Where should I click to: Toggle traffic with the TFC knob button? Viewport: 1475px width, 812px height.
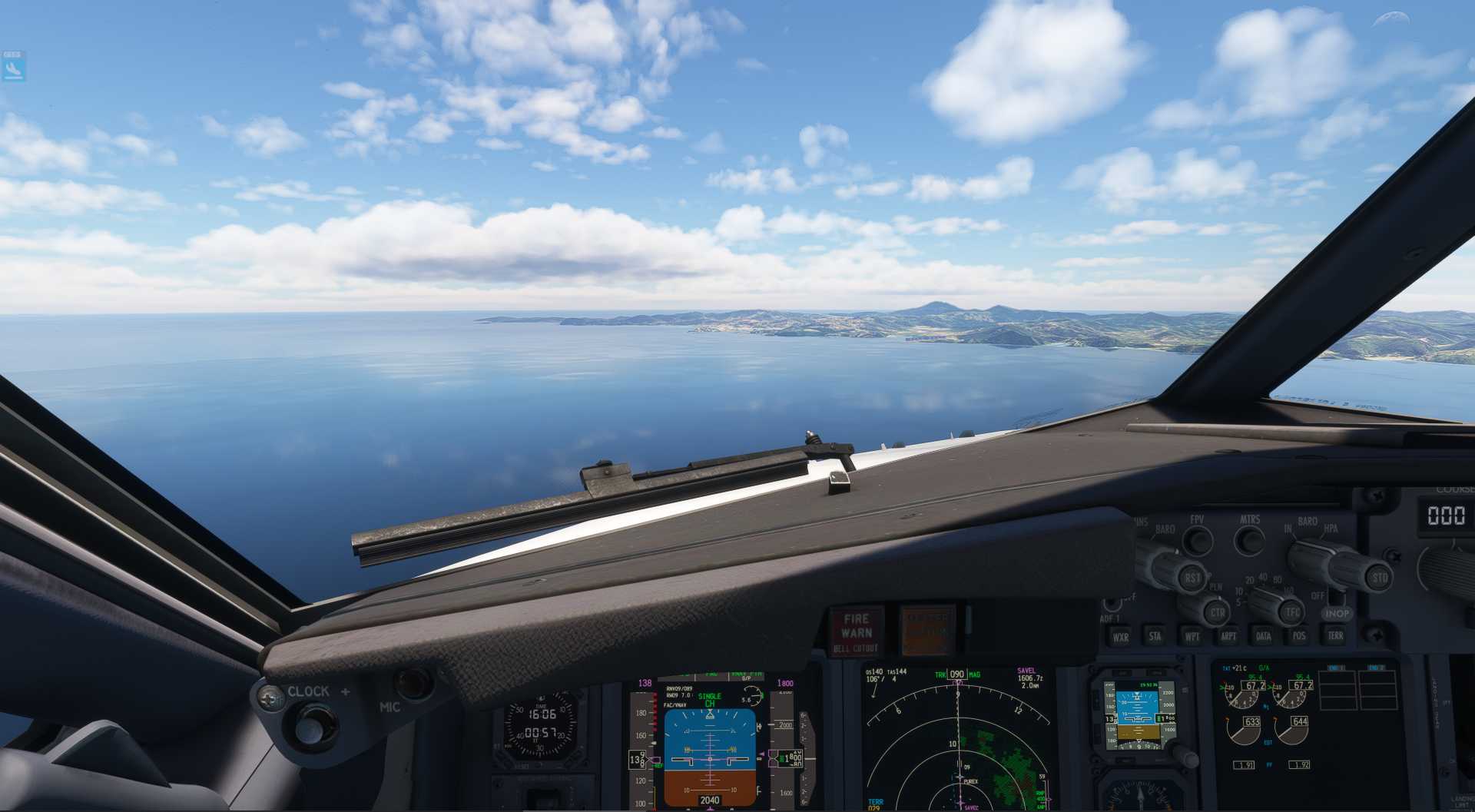pyautogui.click(x=1293, y=612)
